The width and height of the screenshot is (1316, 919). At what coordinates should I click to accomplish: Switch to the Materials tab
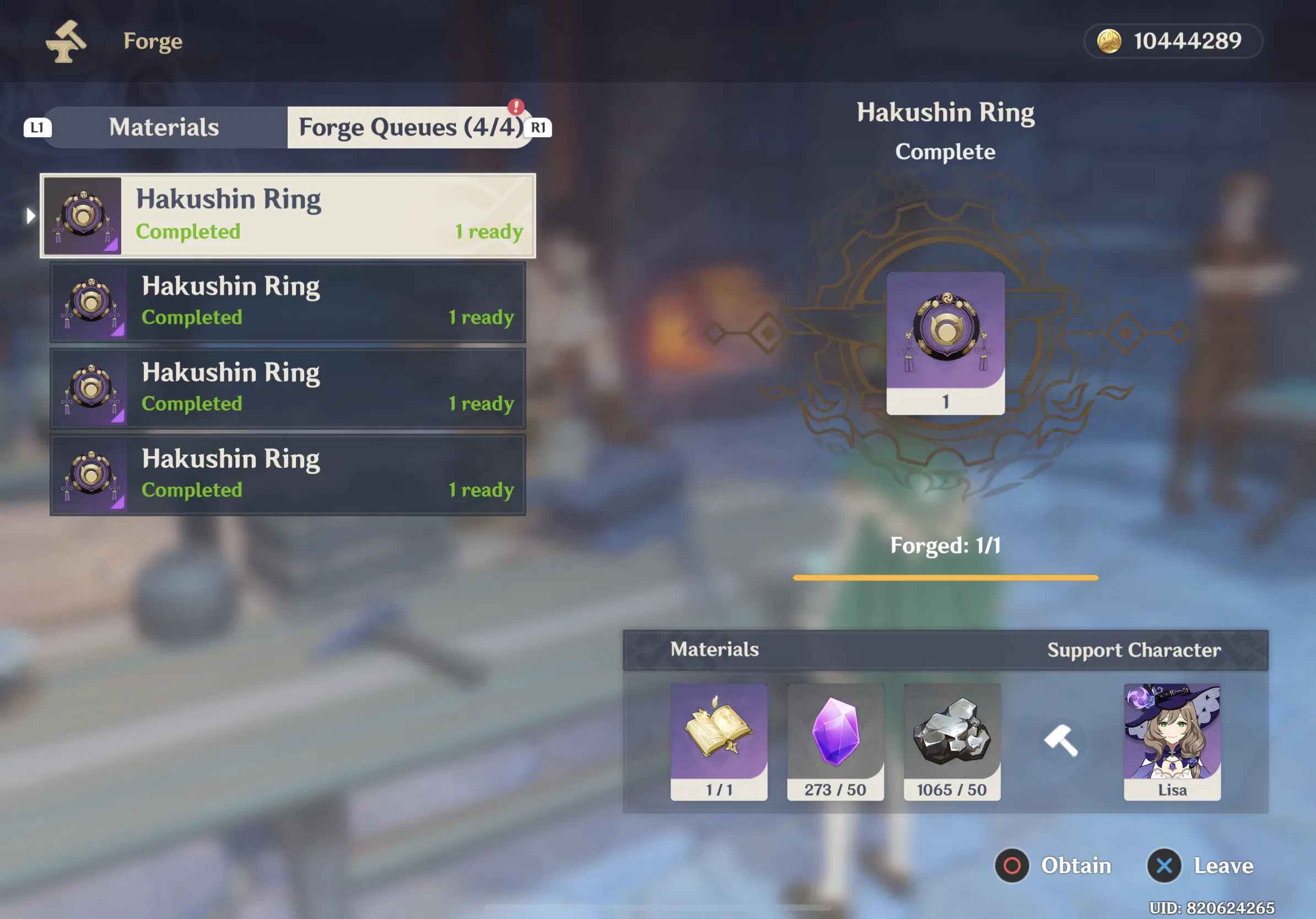pos(163,127)
